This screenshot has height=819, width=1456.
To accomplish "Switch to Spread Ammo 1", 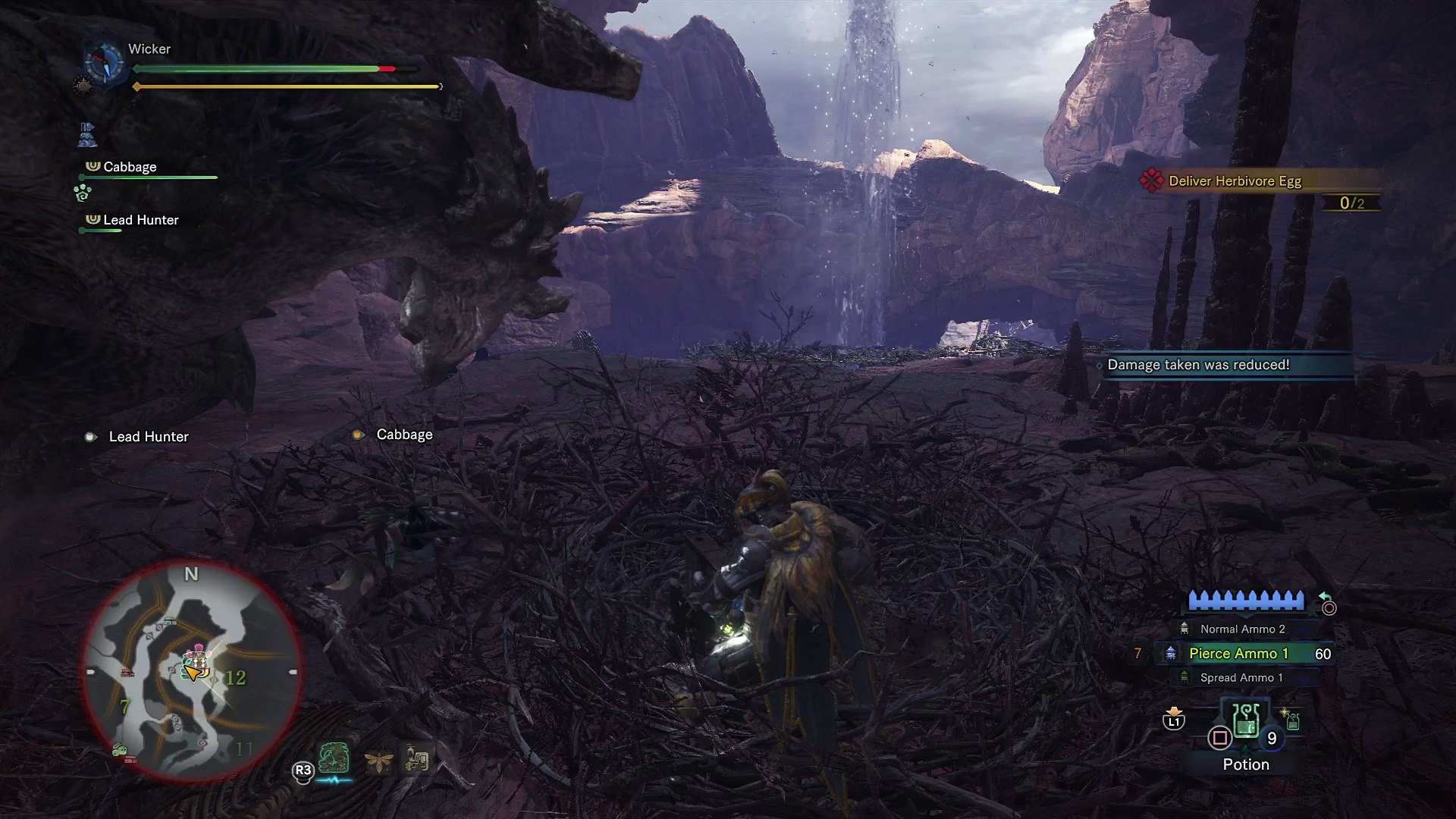I will (1241, 678).
